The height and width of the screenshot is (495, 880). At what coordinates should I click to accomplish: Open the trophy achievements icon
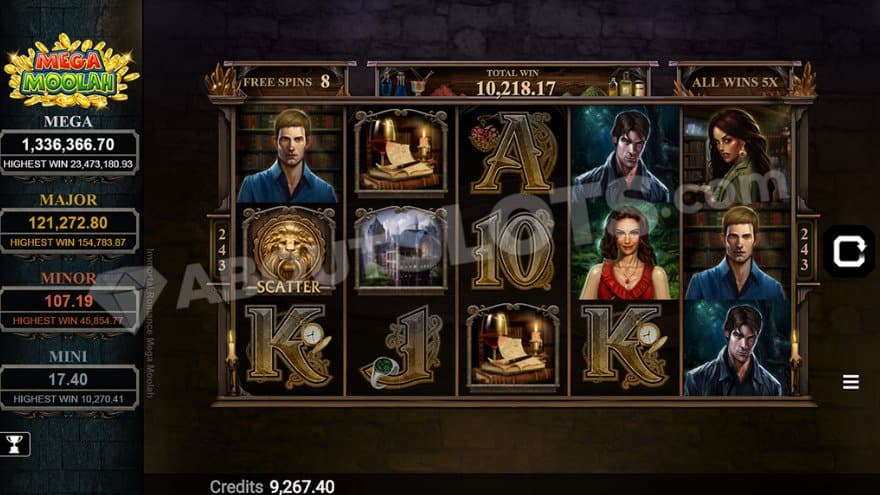coord(16,444)
